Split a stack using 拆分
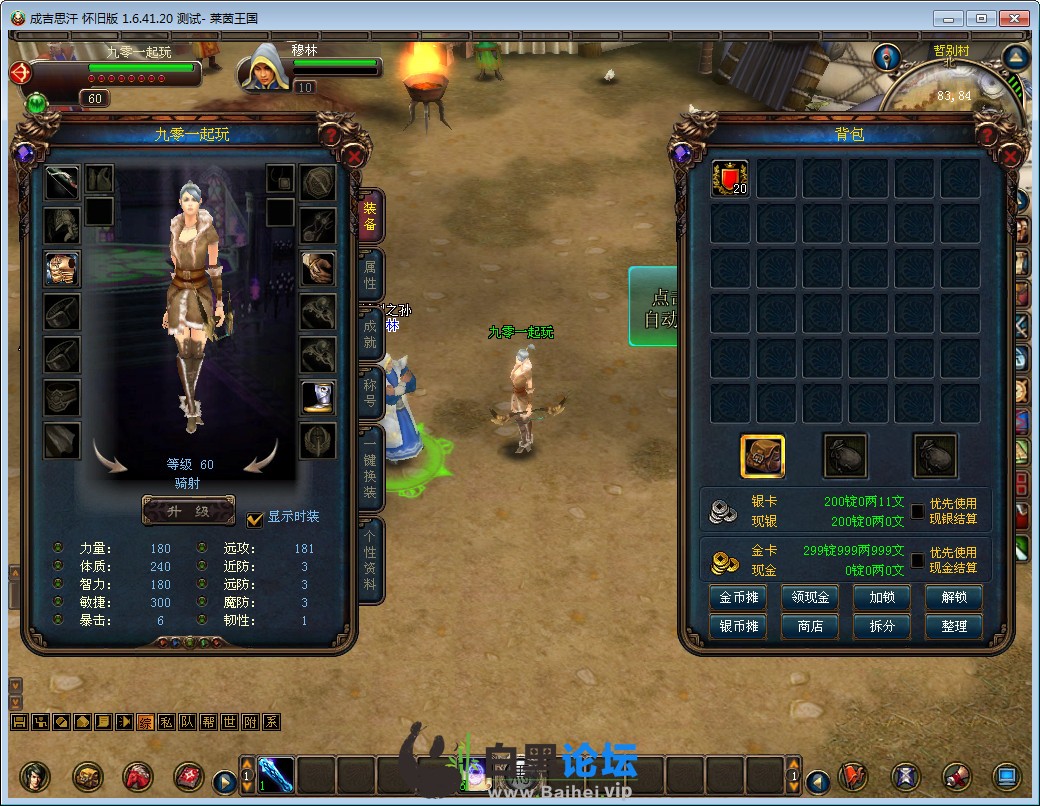Viewport: 1040px width, 806px height. 882,626
